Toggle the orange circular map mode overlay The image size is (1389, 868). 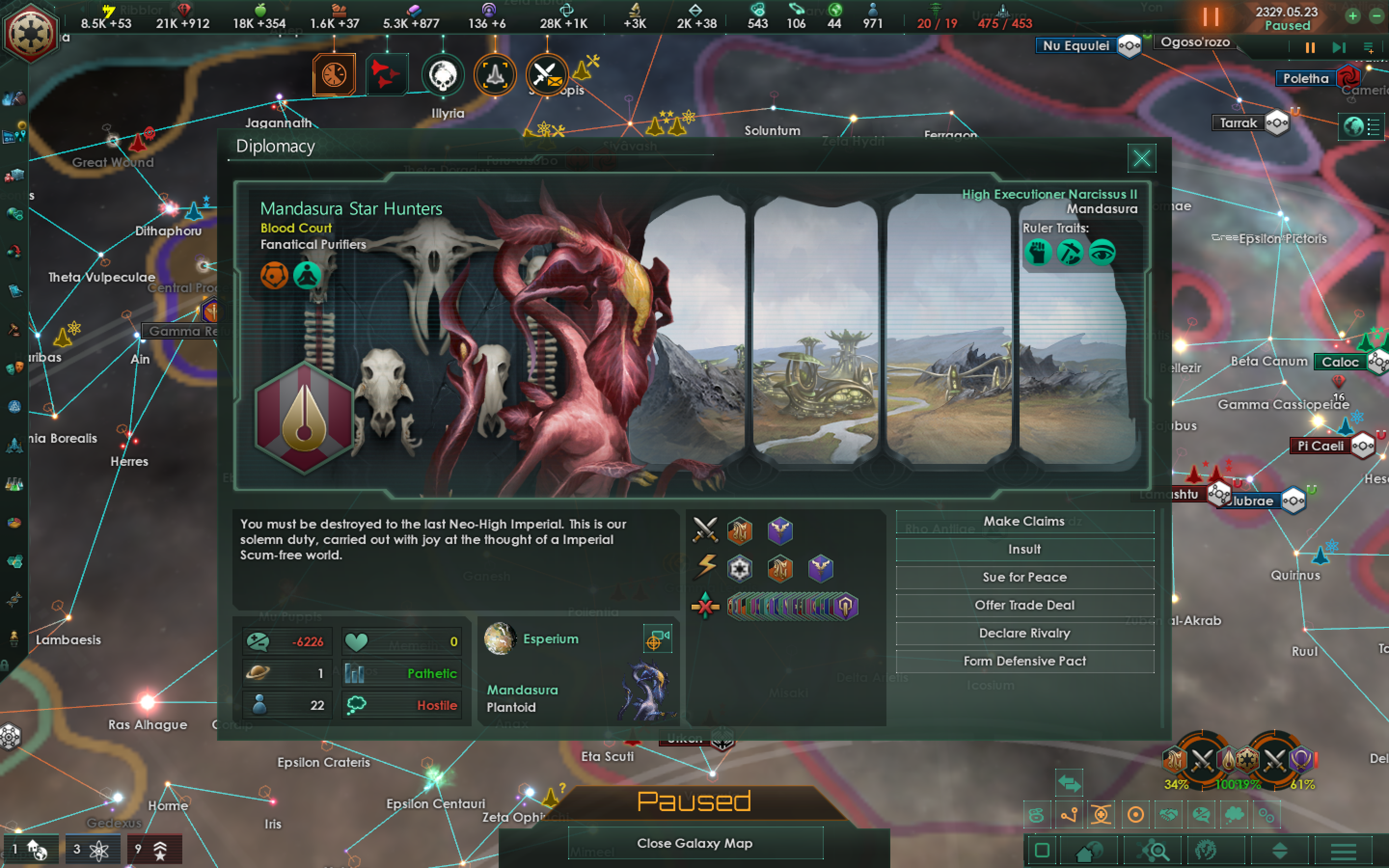1135,814
